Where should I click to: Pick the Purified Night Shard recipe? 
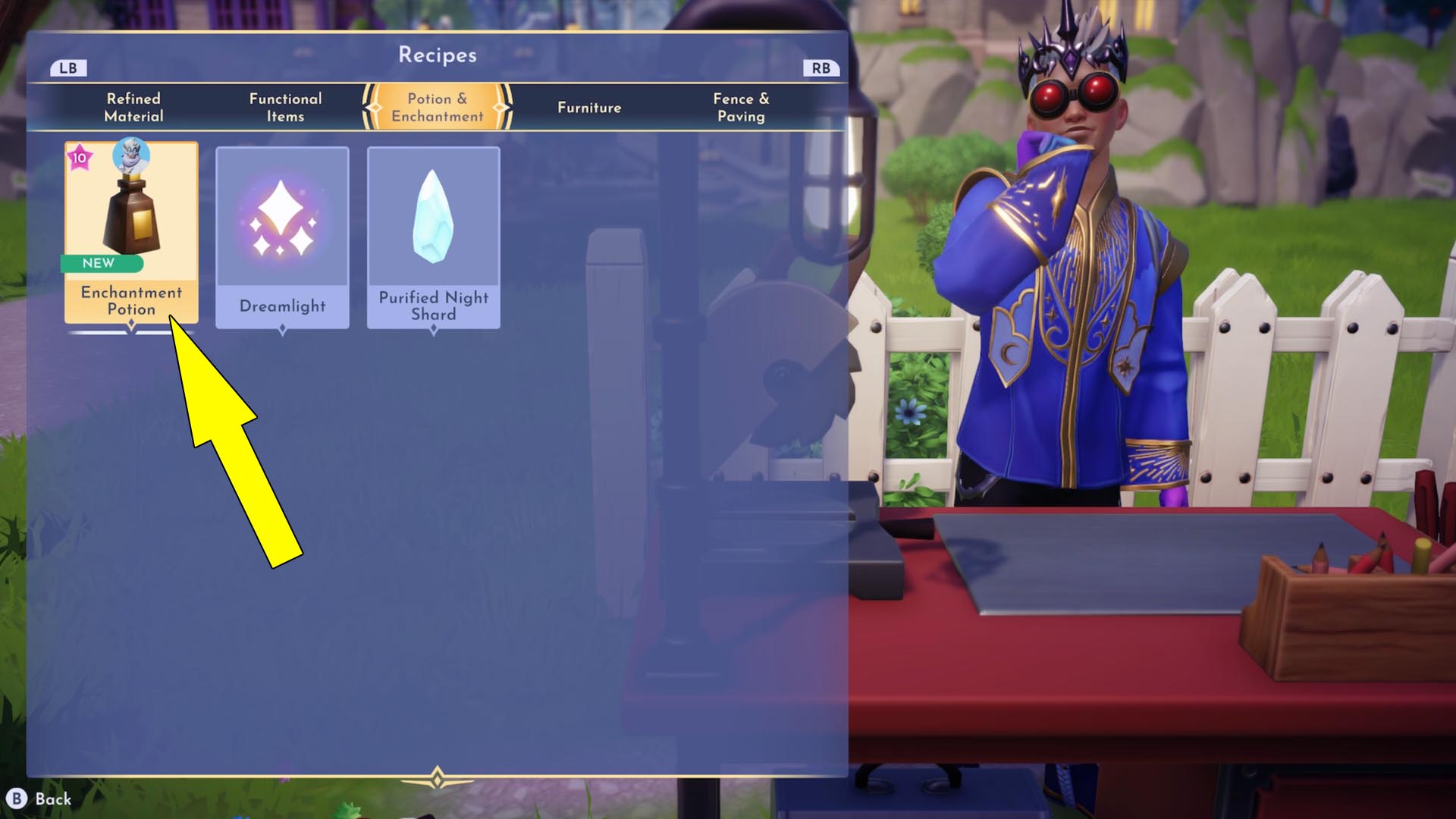(434, 237)
